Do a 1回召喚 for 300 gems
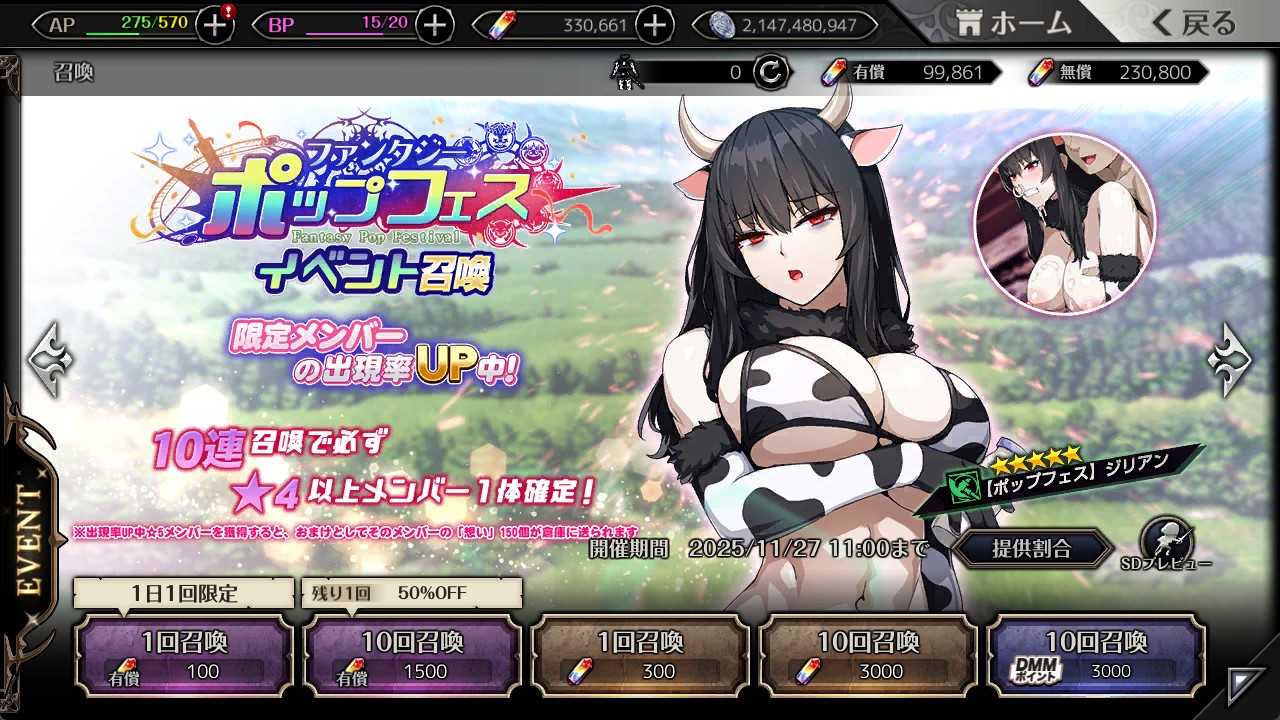 coord(640,655)
